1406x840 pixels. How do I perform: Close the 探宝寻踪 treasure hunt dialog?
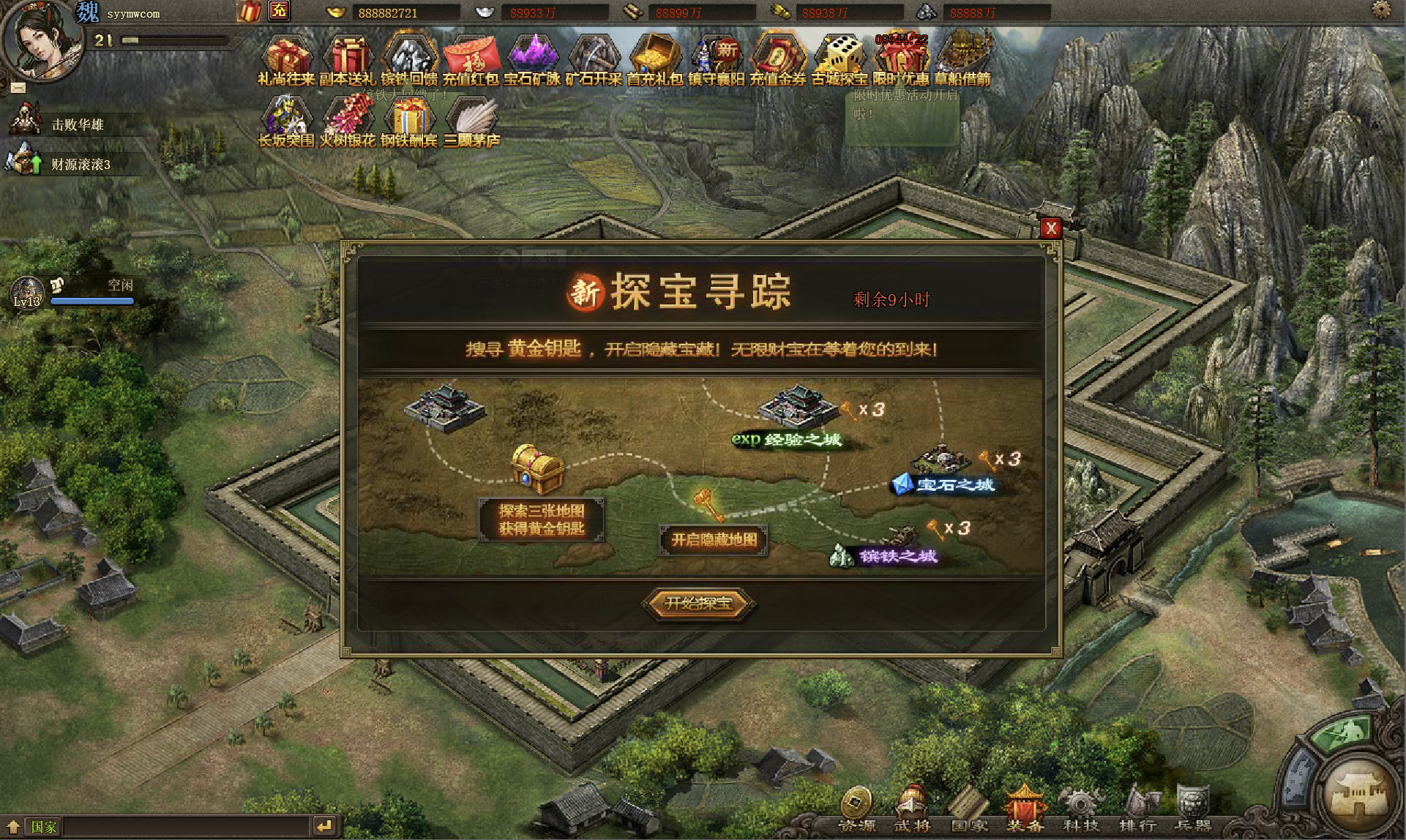[x=1050, y=228]
